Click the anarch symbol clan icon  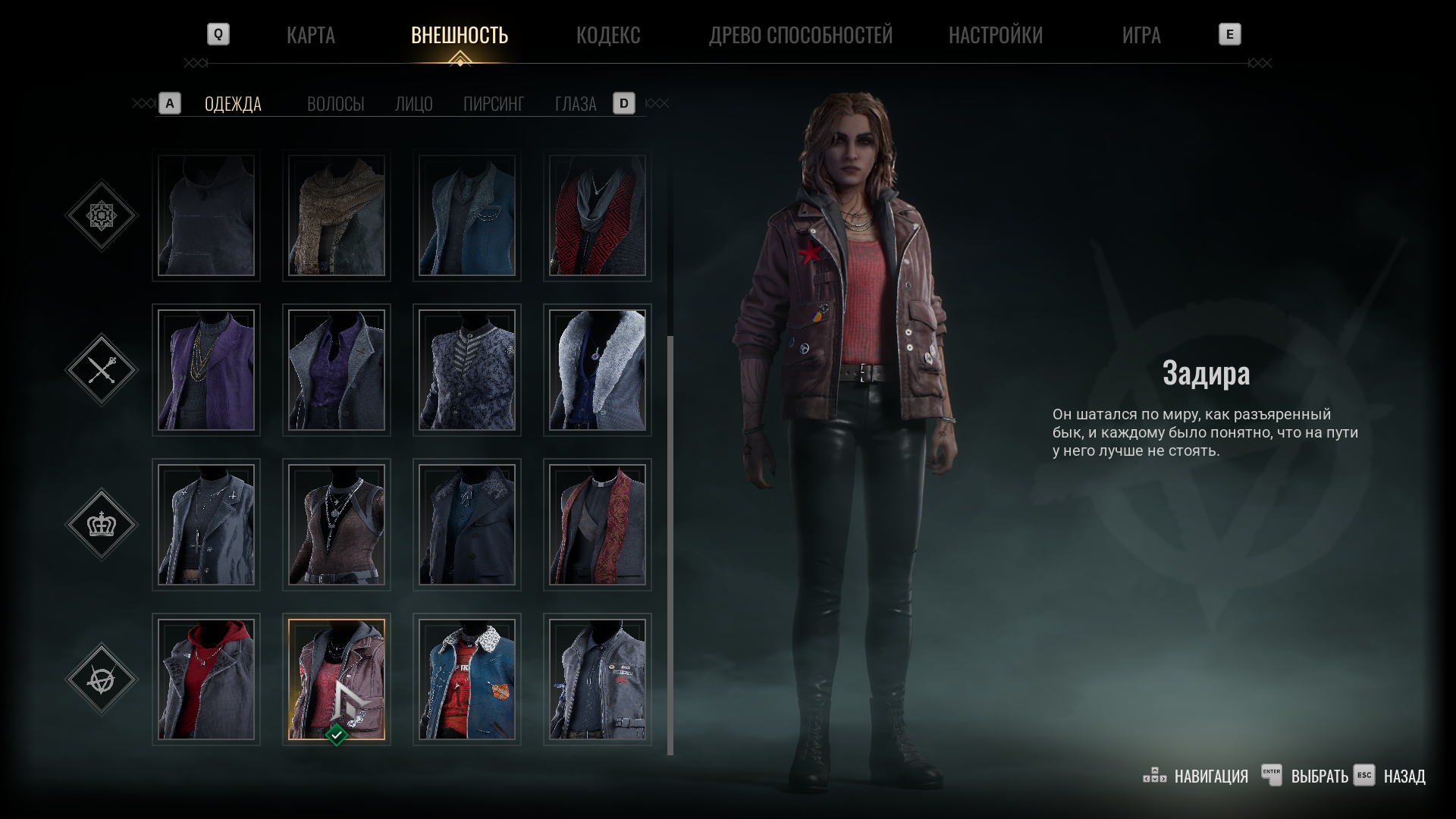point(102,679)
